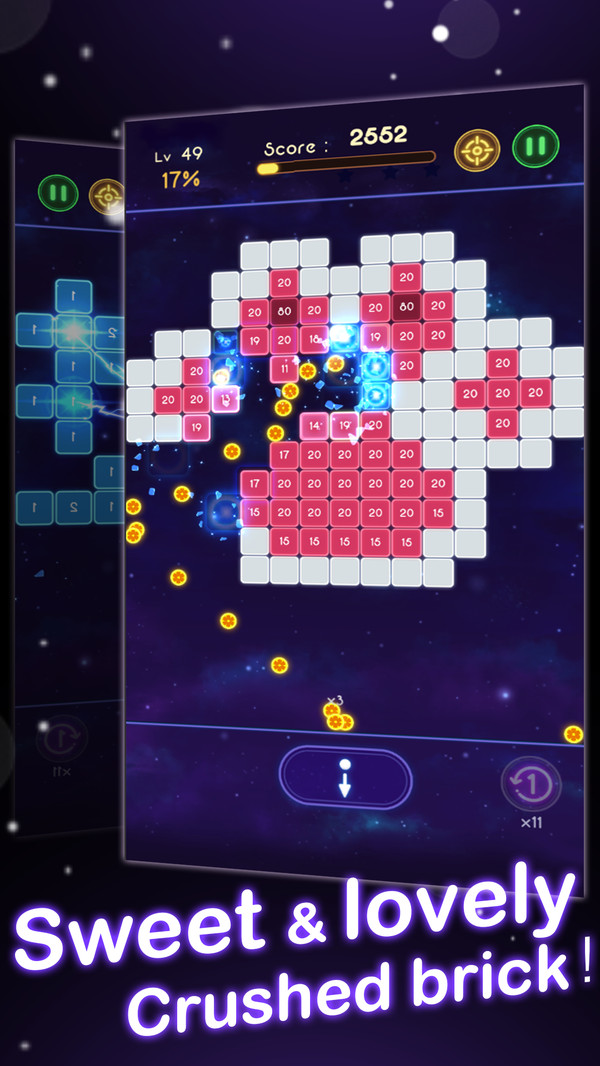600x1066 pixels.
Task: Tap the ball drop arrow button
Action: [x=345, y=778]
